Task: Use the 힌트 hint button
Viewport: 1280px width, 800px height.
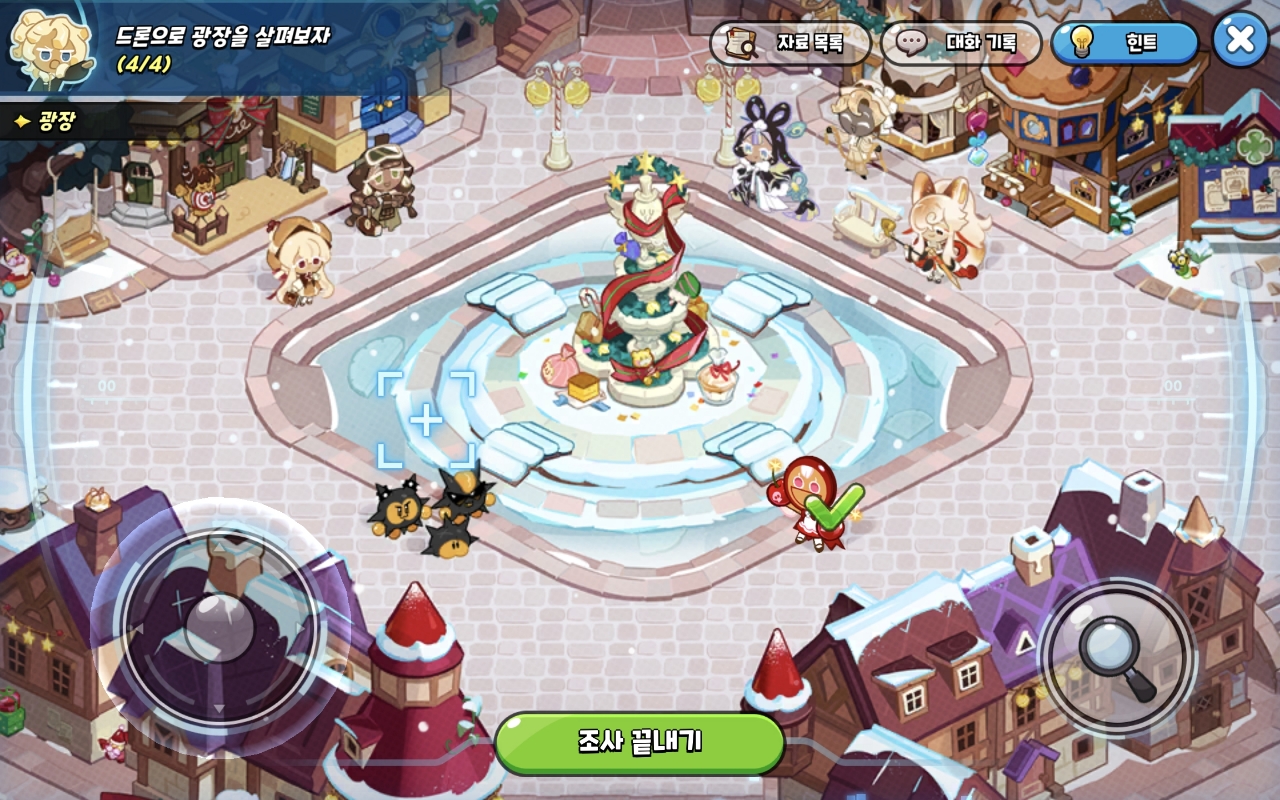Action: pyautogui.click(x=1124, y=43)
